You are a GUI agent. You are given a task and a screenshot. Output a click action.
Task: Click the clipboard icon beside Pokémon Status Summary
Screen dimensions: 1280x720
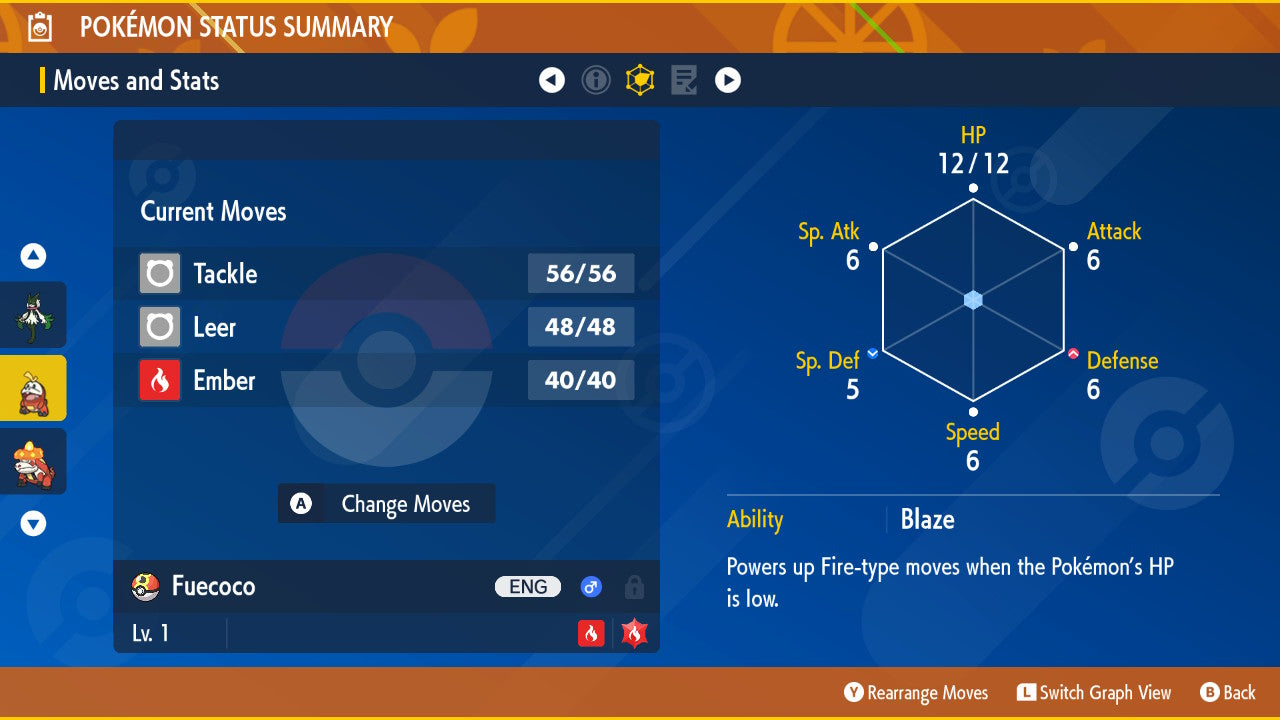[x=38, y=26]
